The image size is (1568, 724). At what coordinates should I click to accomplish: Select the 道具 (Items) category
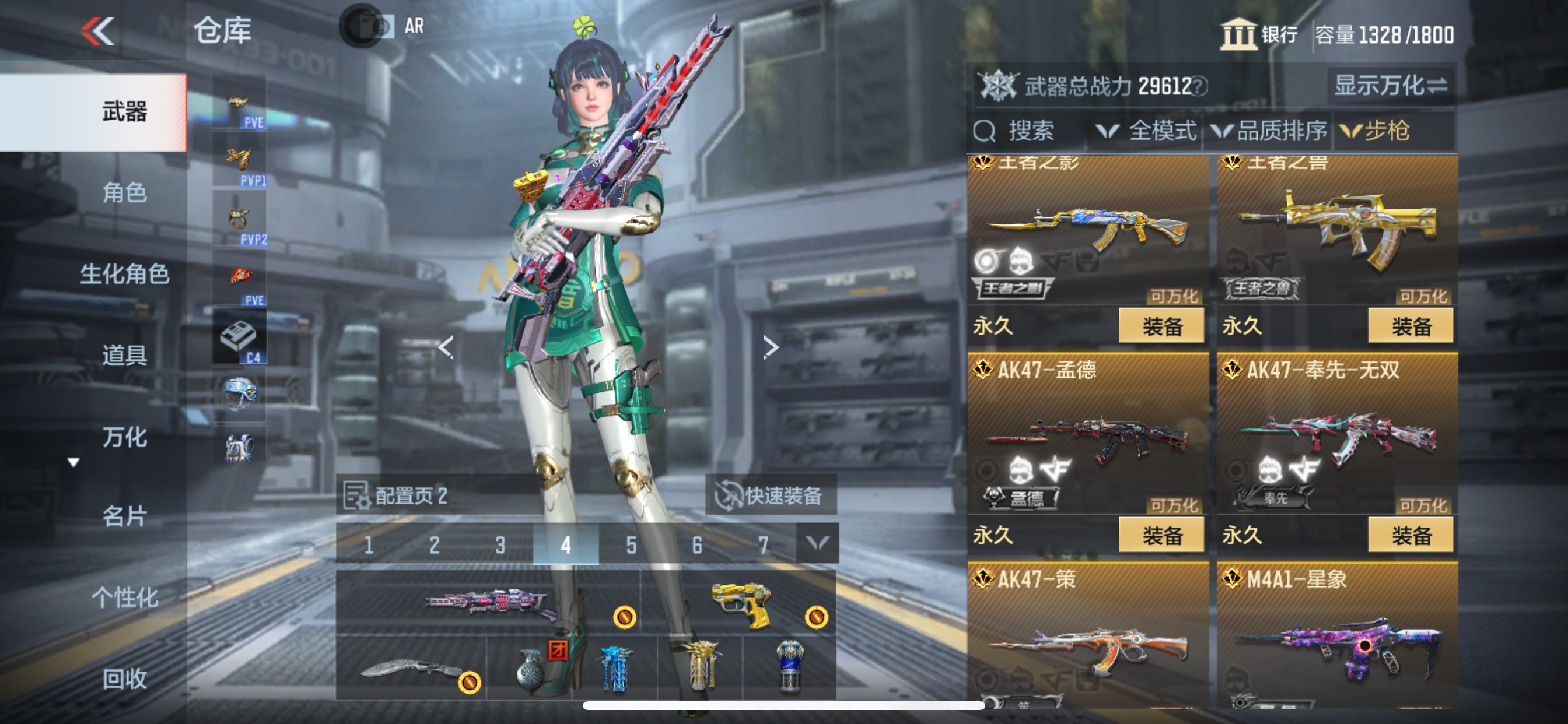coord(124,354)
